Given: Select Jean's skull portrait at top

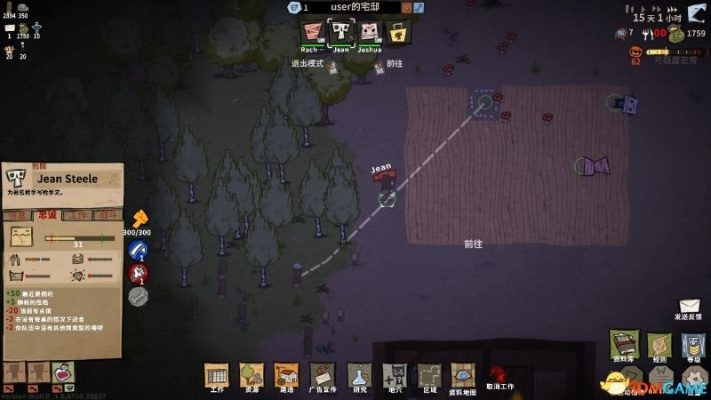Looking at the screenshot, I should [x=341, y=32].
